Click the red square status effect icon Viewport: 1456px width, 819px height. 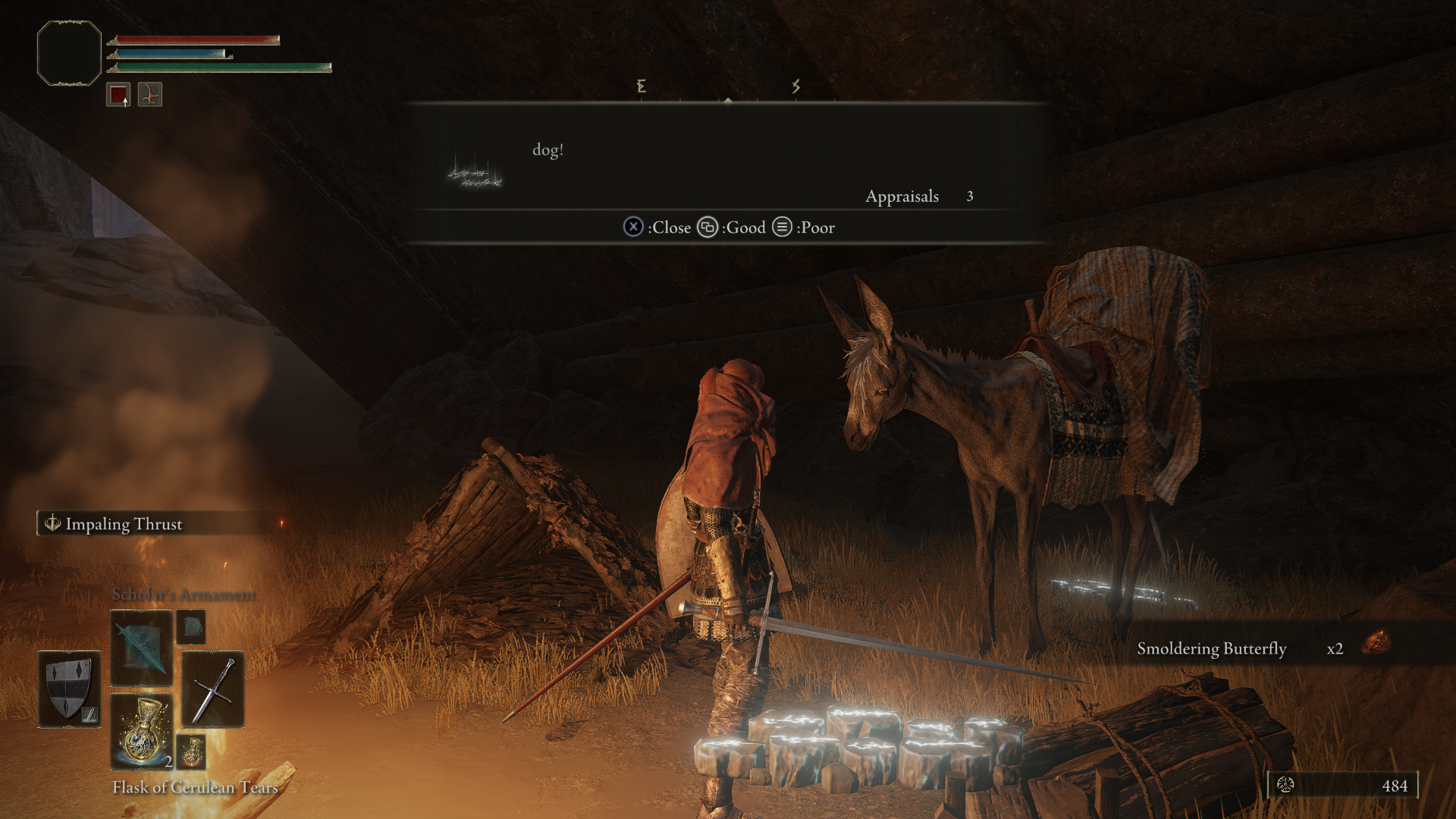pos(118,95)
